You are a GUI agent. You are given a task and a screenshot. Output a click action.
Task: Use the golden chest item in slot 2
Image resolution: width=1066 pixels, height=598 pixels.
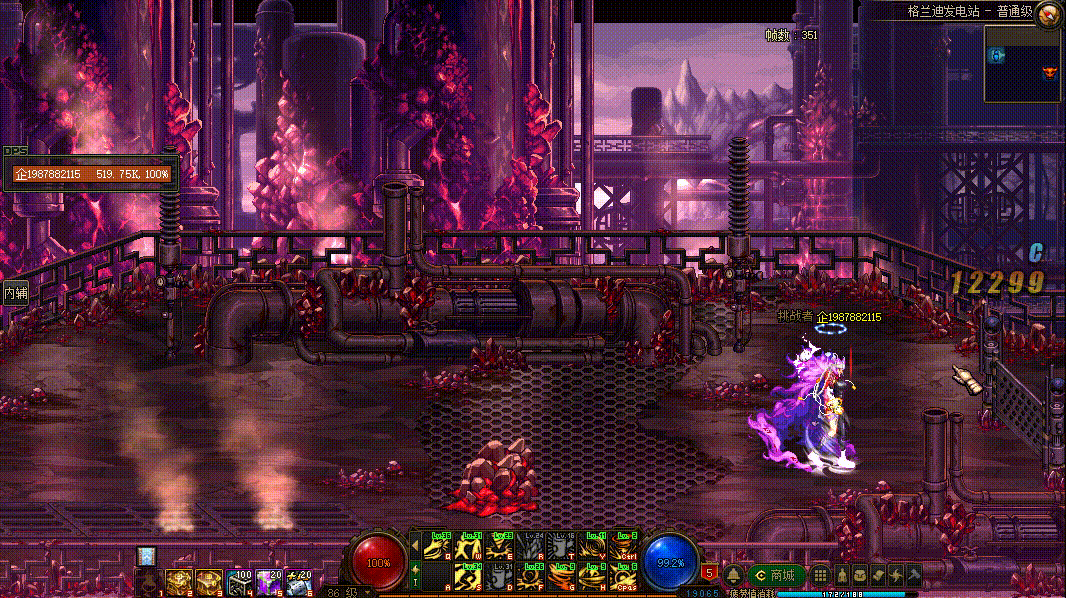click(179, 581)
